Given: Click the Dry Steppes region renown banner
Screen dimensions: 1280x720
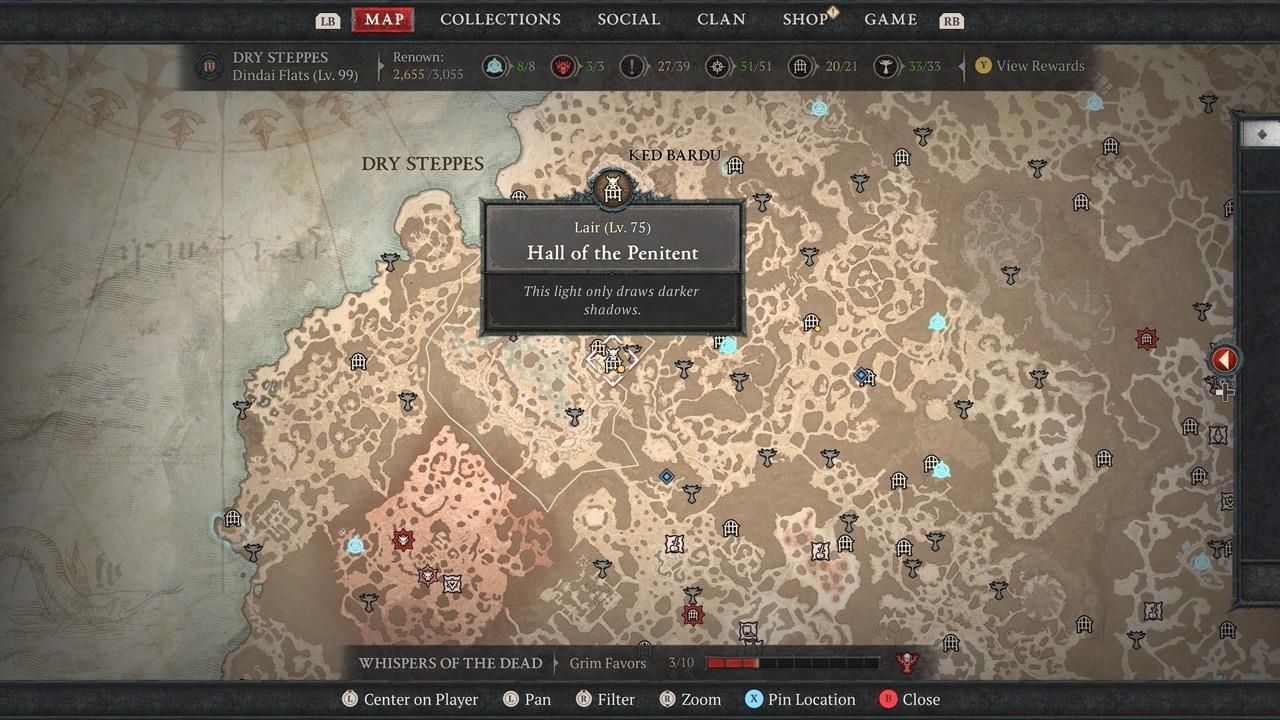Looking at the screenshot, I should pyautogui.click(x=280, y=66).
